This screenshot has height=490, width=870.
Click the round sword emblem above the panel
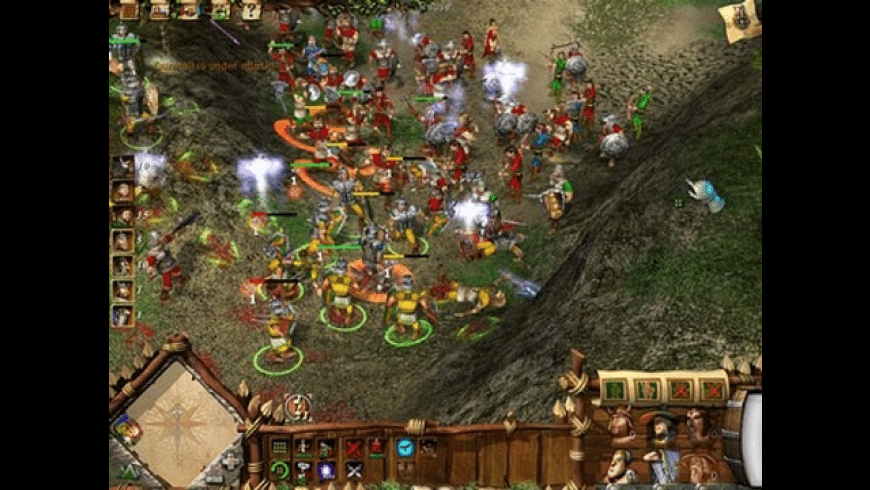297,406
